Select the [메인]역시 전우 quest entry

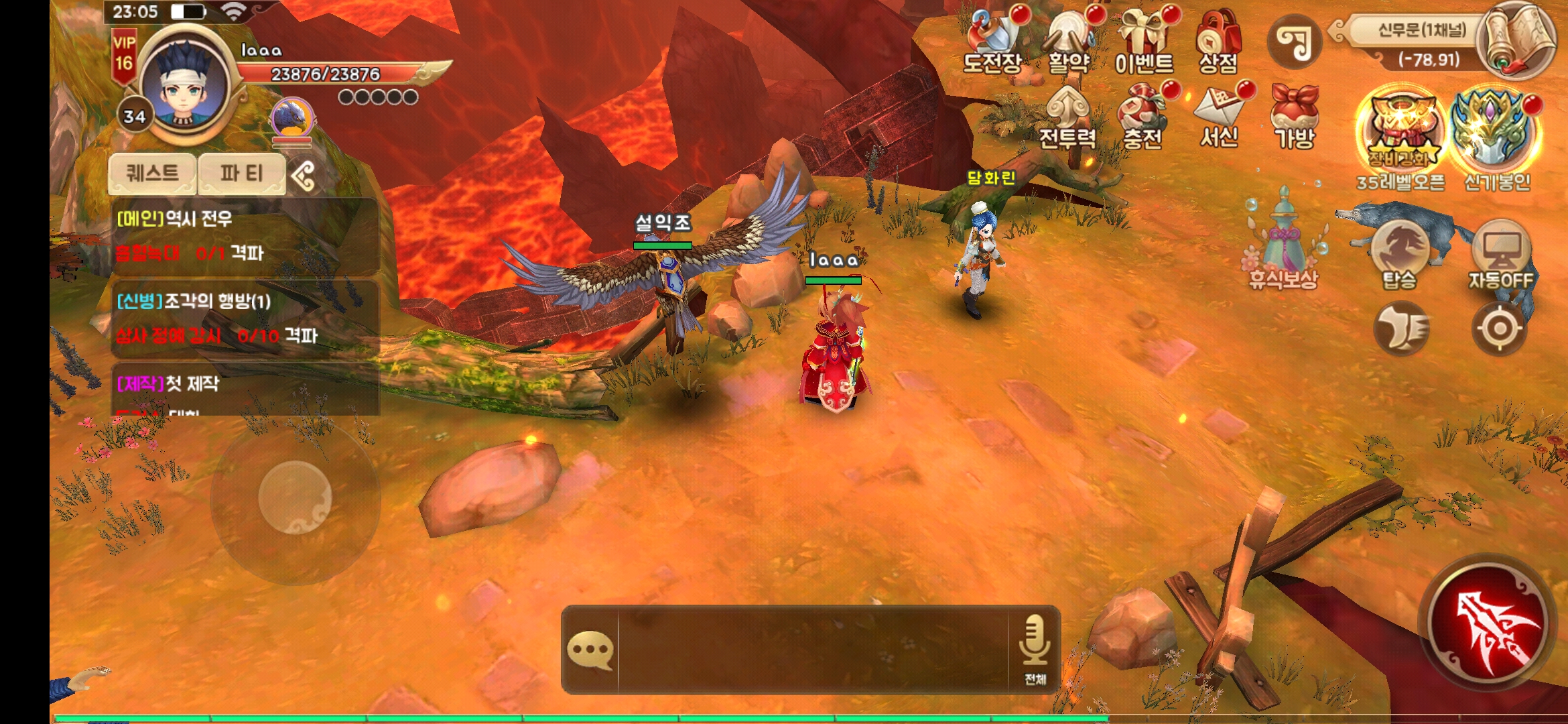pos(245,236)
